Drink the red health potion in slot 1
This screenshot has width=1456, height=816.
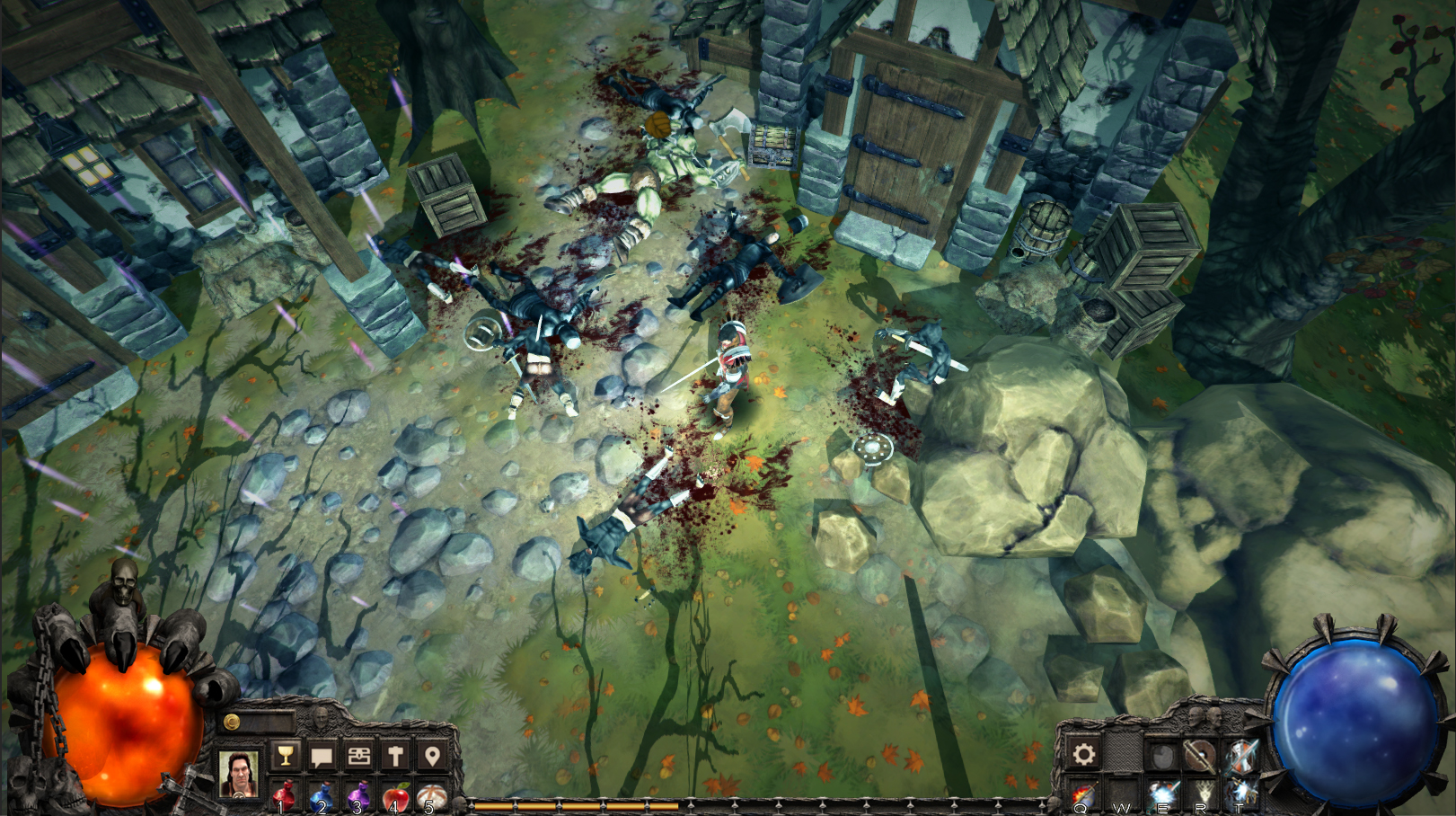click(x=286, y=793)
